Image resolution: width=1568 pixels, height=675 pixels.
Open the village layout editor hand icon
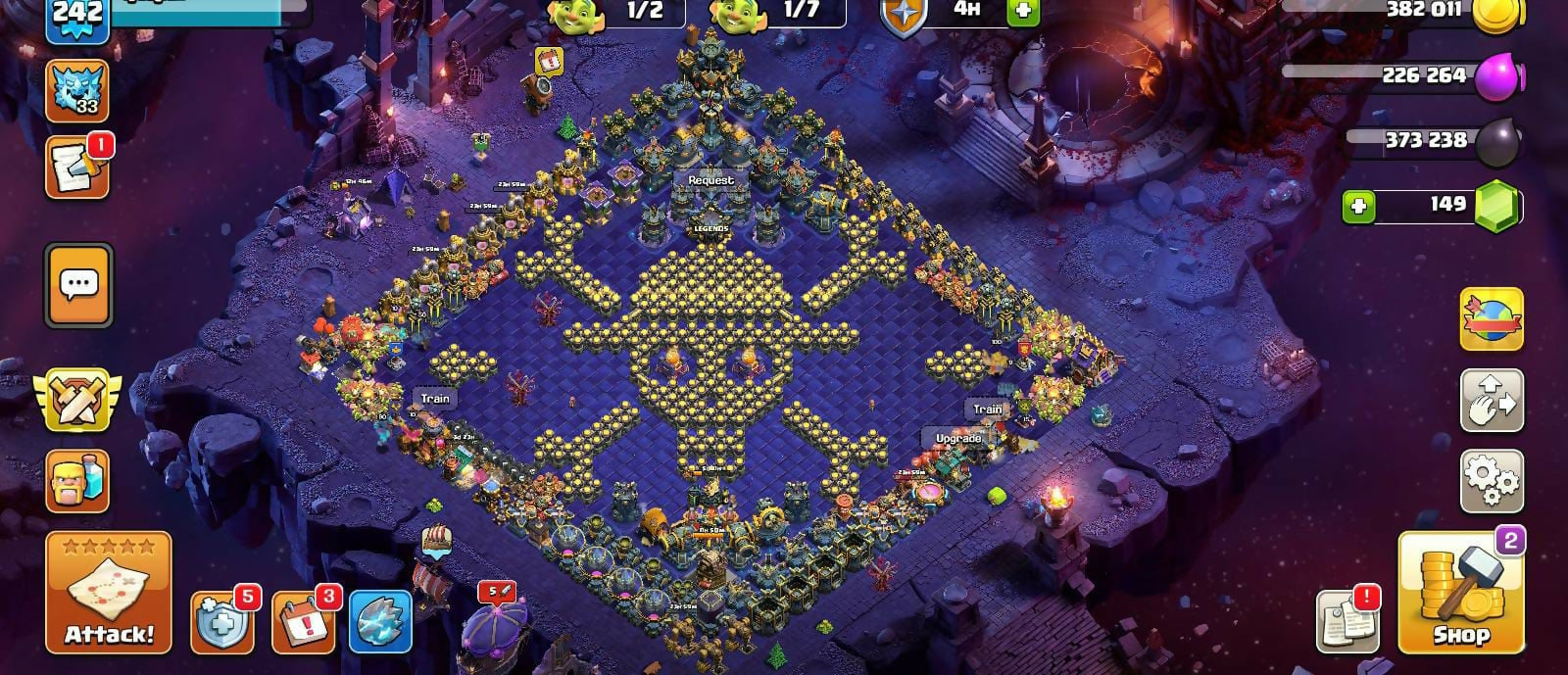[x=1492, y=401]
